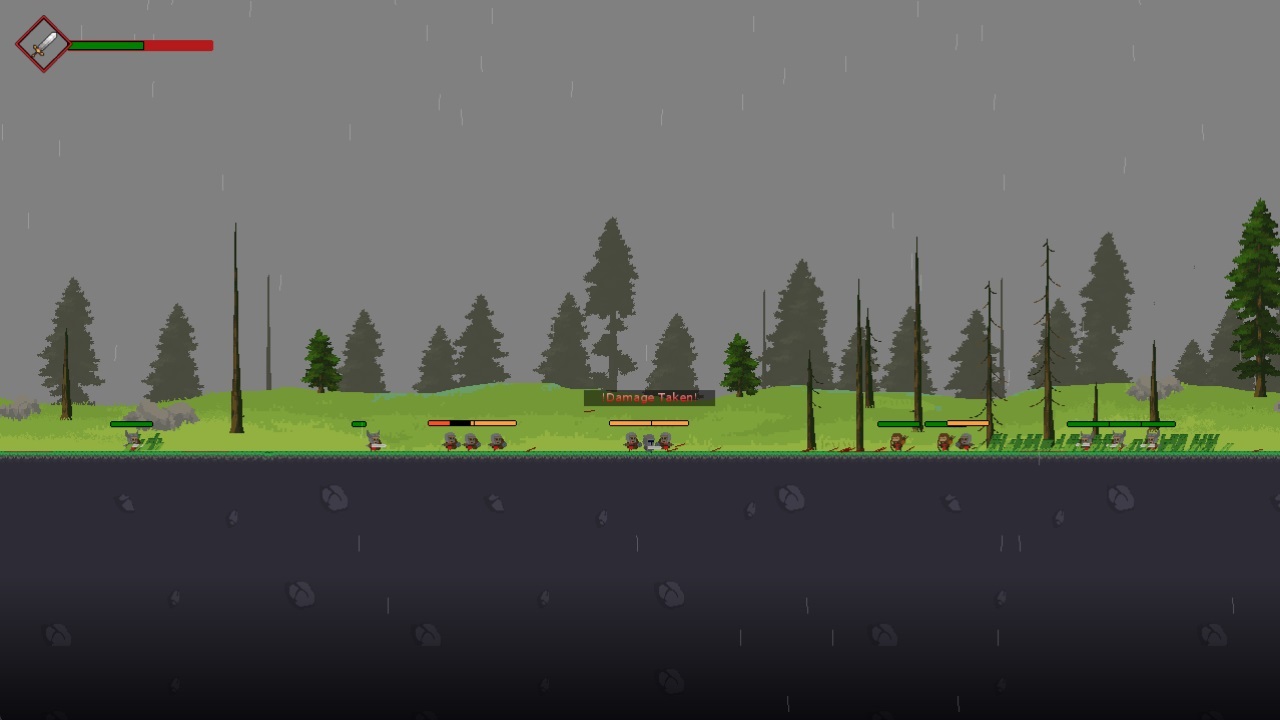Screen dimensions: 1280x720
Task: Click the full orange health bar near the center-right
Action: tap(648, 423)
